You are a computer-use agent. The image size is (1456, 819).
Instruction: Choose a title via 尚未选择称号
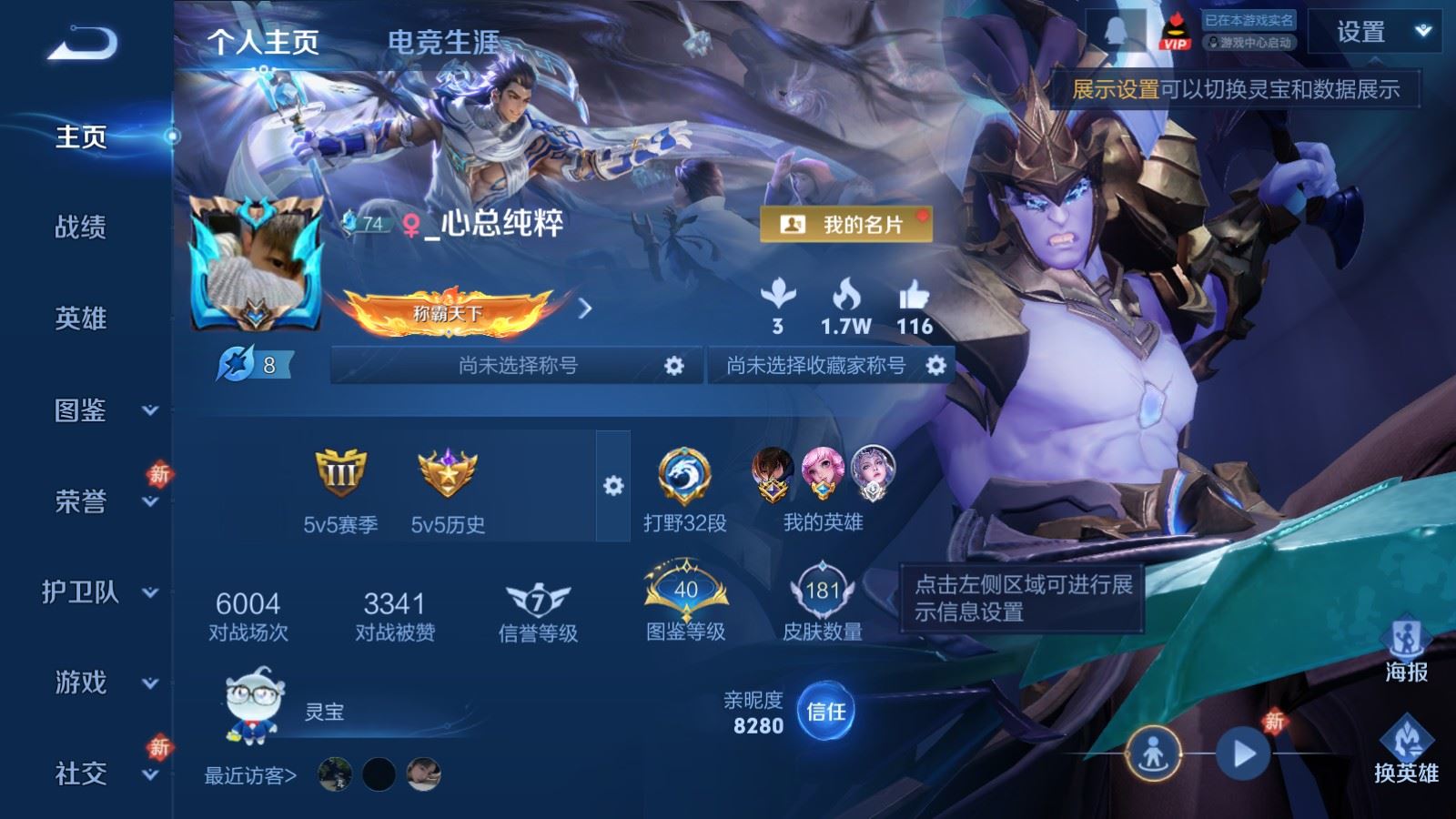tap(518, 366)
